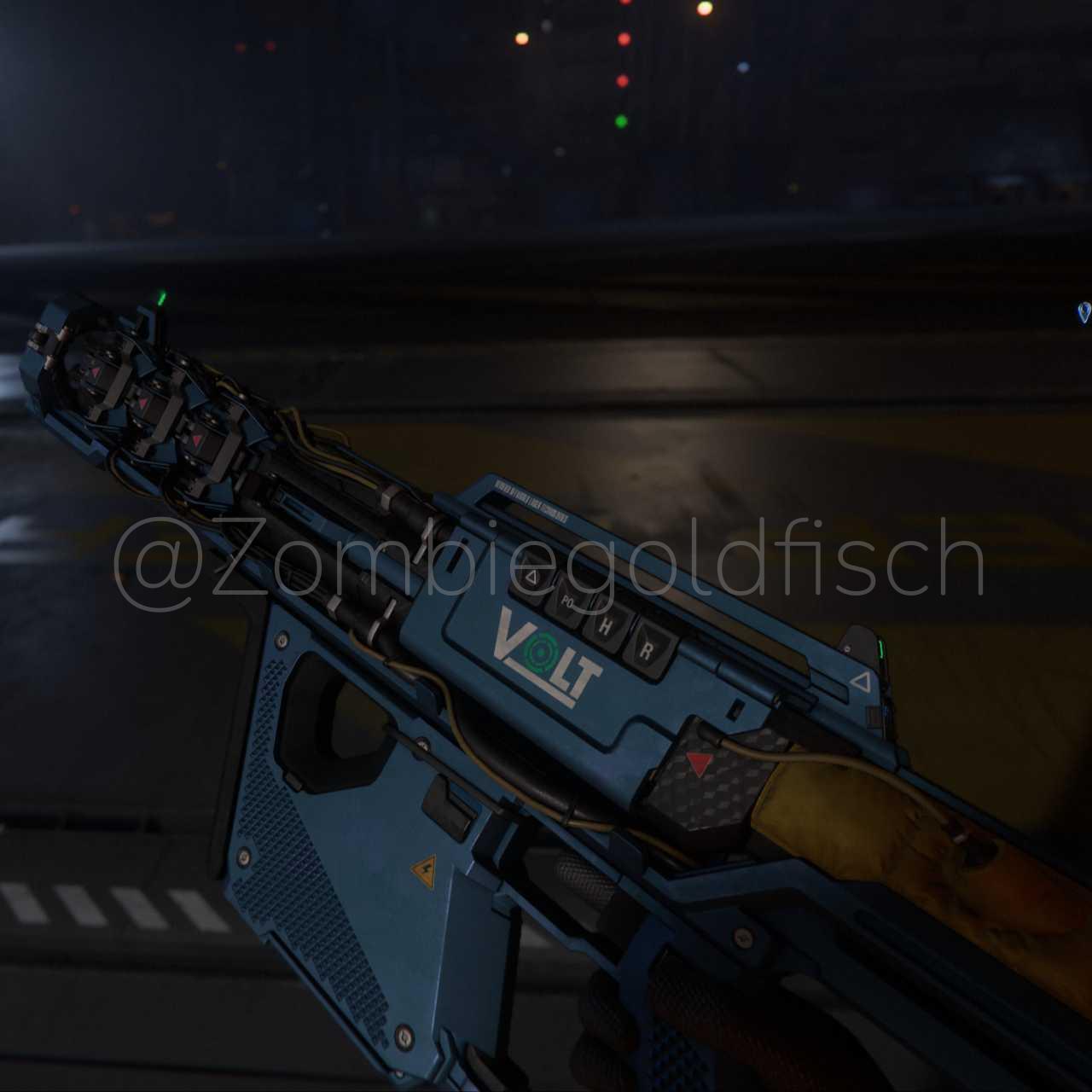
Task: Click the blue location pin marker
Action: [x=1084, y=312]
